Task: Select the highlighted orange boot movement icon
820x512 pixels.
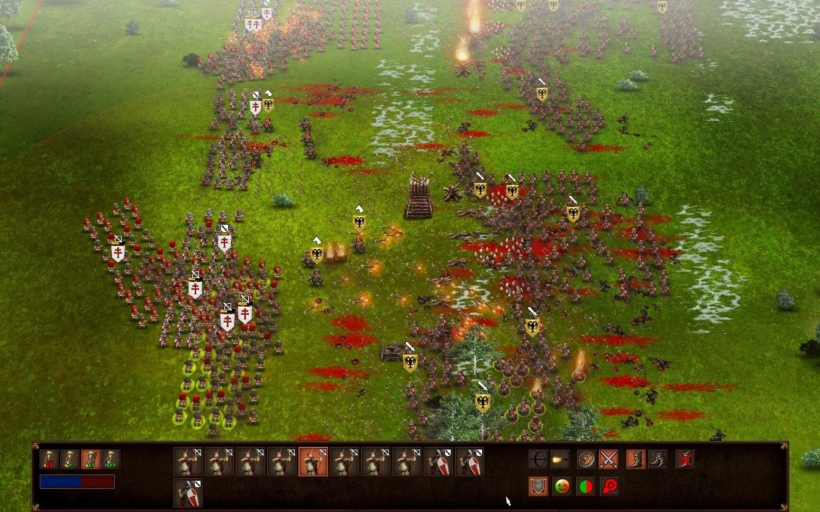Action: (x=635, y=459)
